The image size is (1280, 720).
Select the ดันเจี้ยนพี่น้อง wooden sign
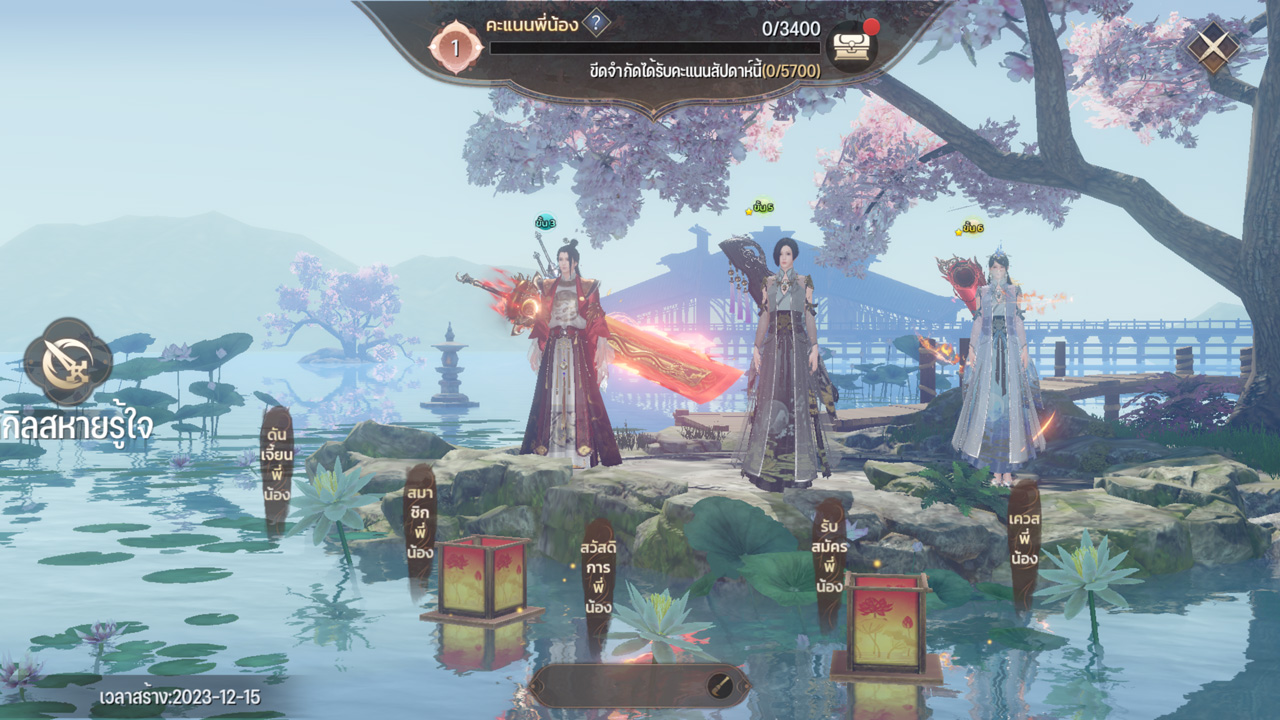[x=277, y=463]
